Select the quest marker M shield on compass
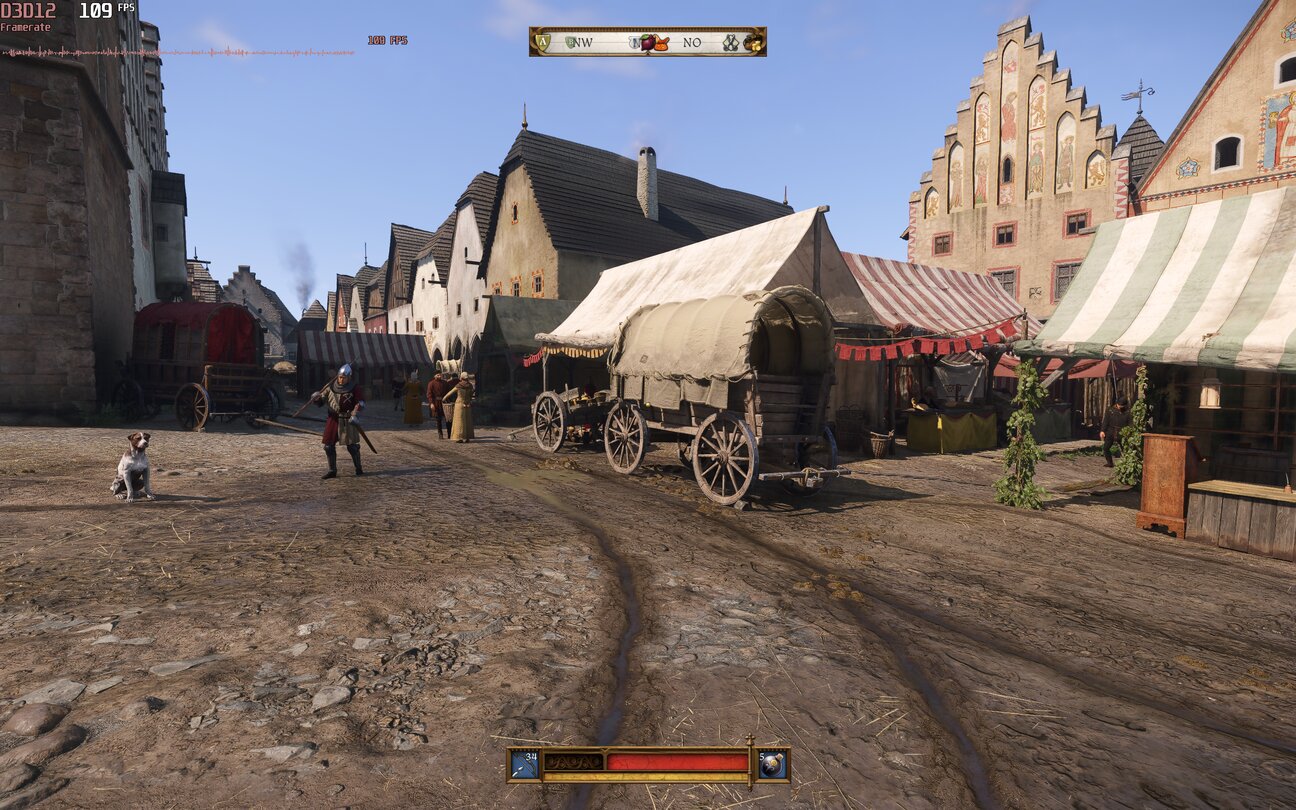The width and height of the screenshot is (1296, 810). tap(634, 42)
